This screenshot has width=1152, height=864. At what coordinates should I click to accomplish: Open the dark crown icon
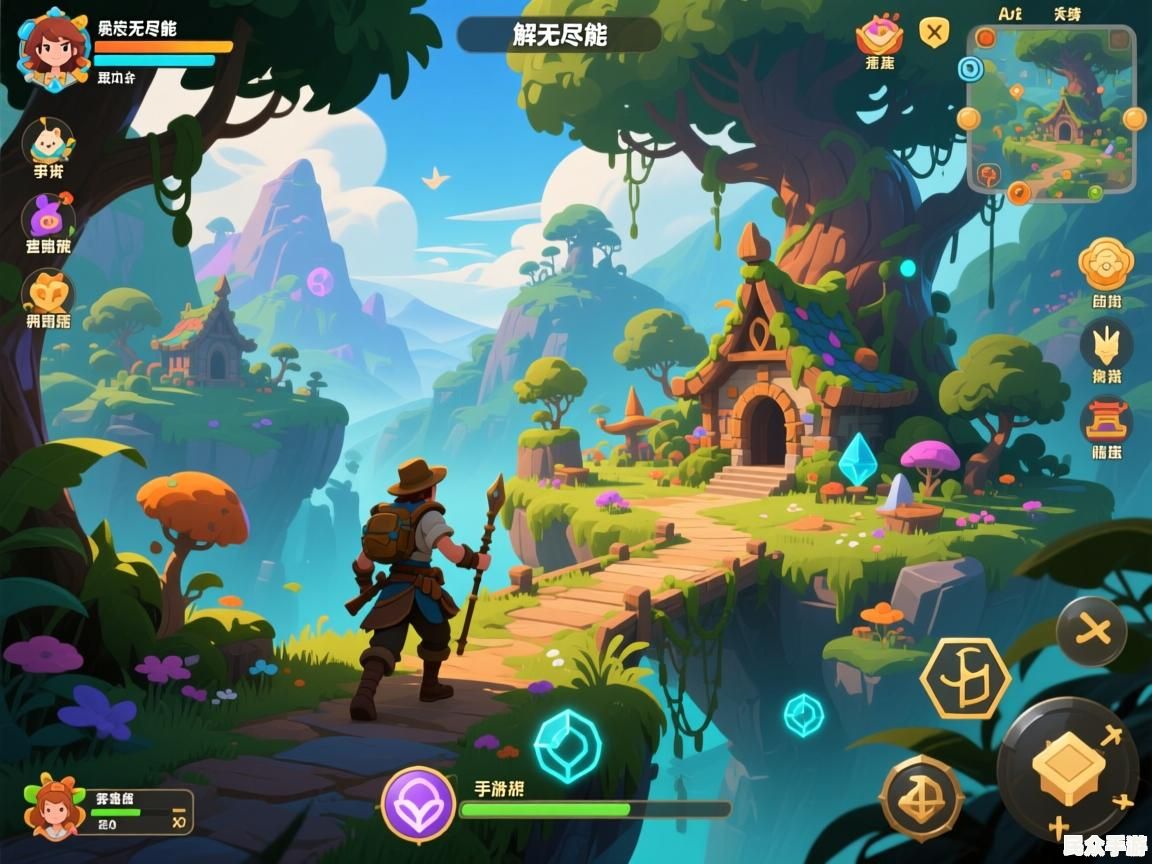(1106, 344)
